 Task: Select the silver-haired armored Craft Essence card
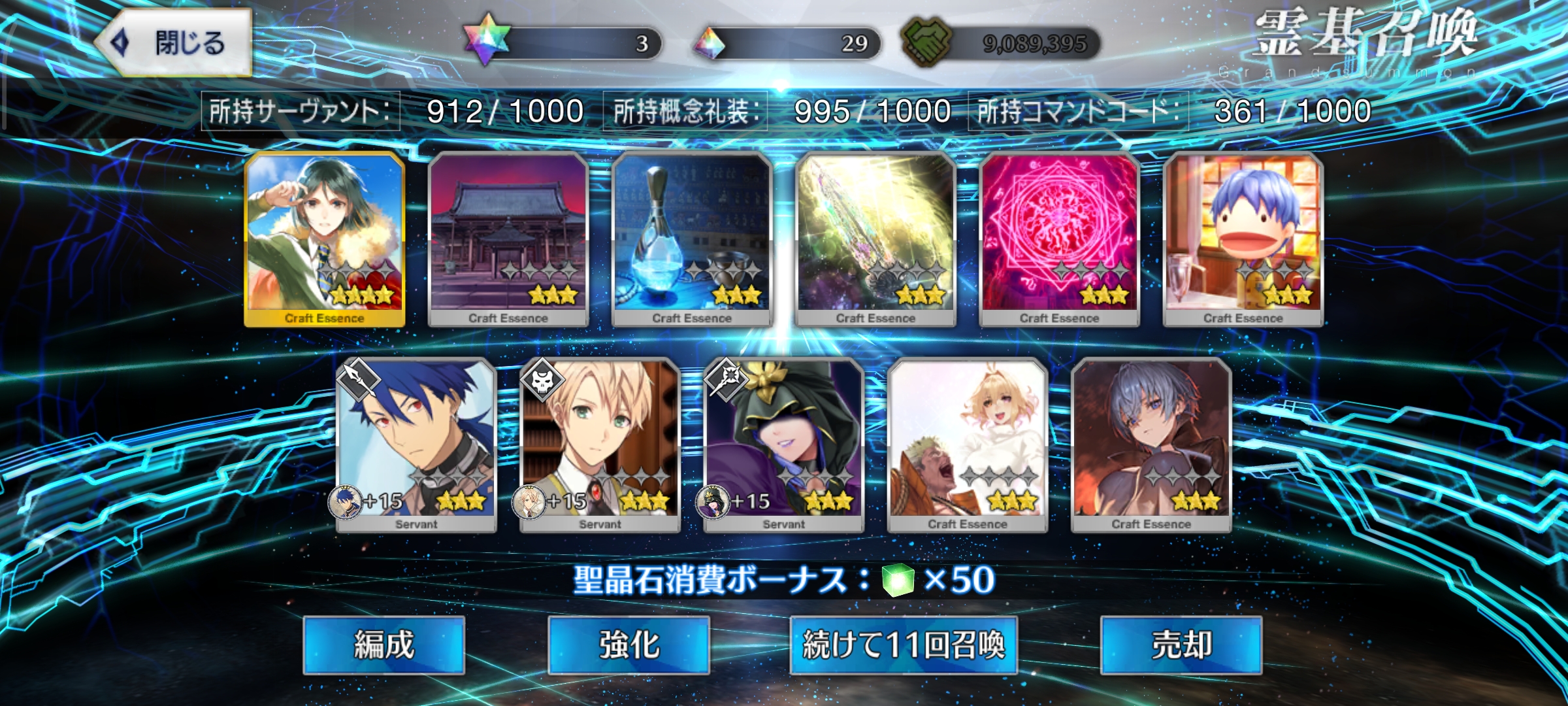point(1151,446)
